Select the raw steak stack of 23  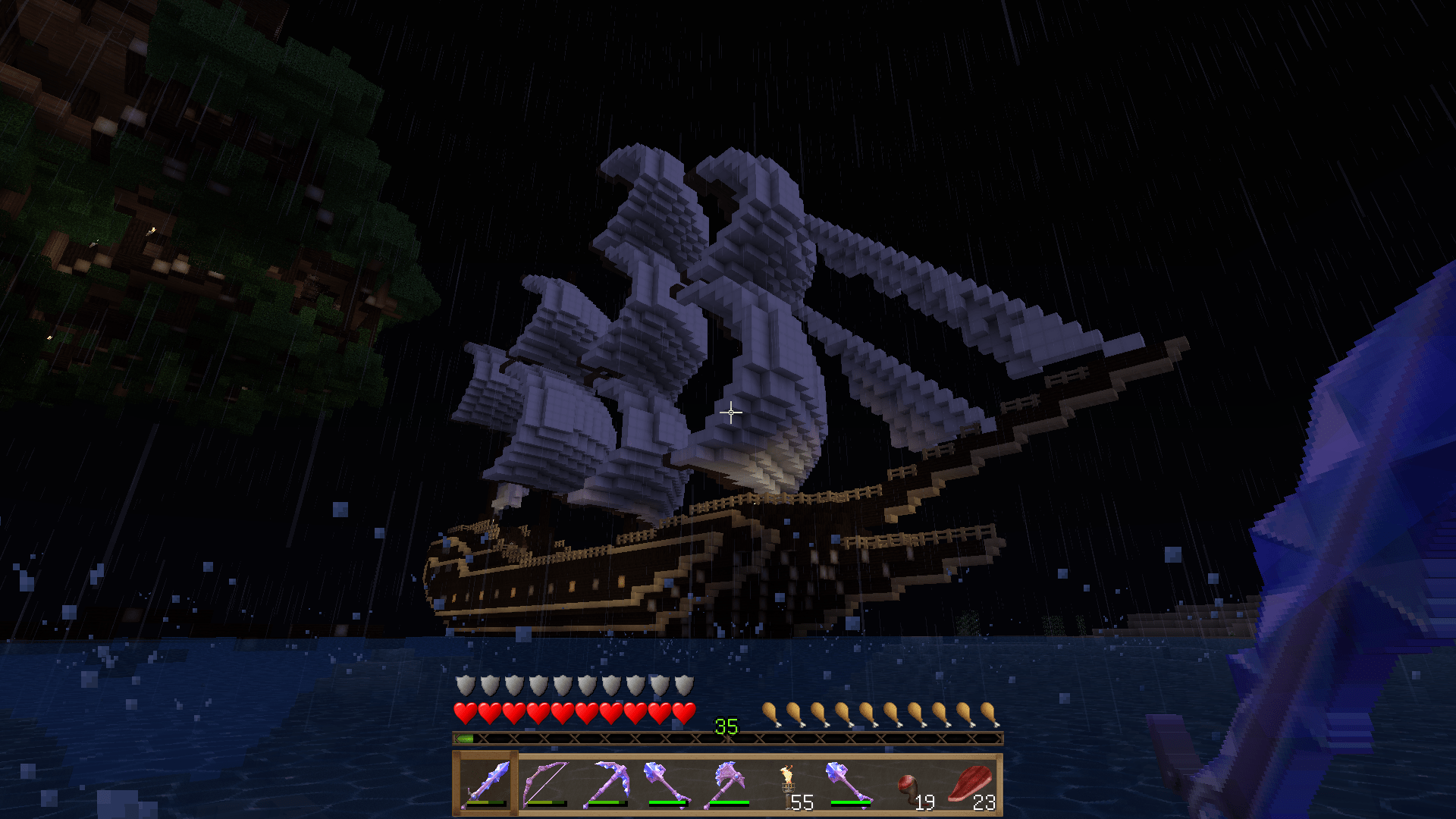click(x=971, y=784)
